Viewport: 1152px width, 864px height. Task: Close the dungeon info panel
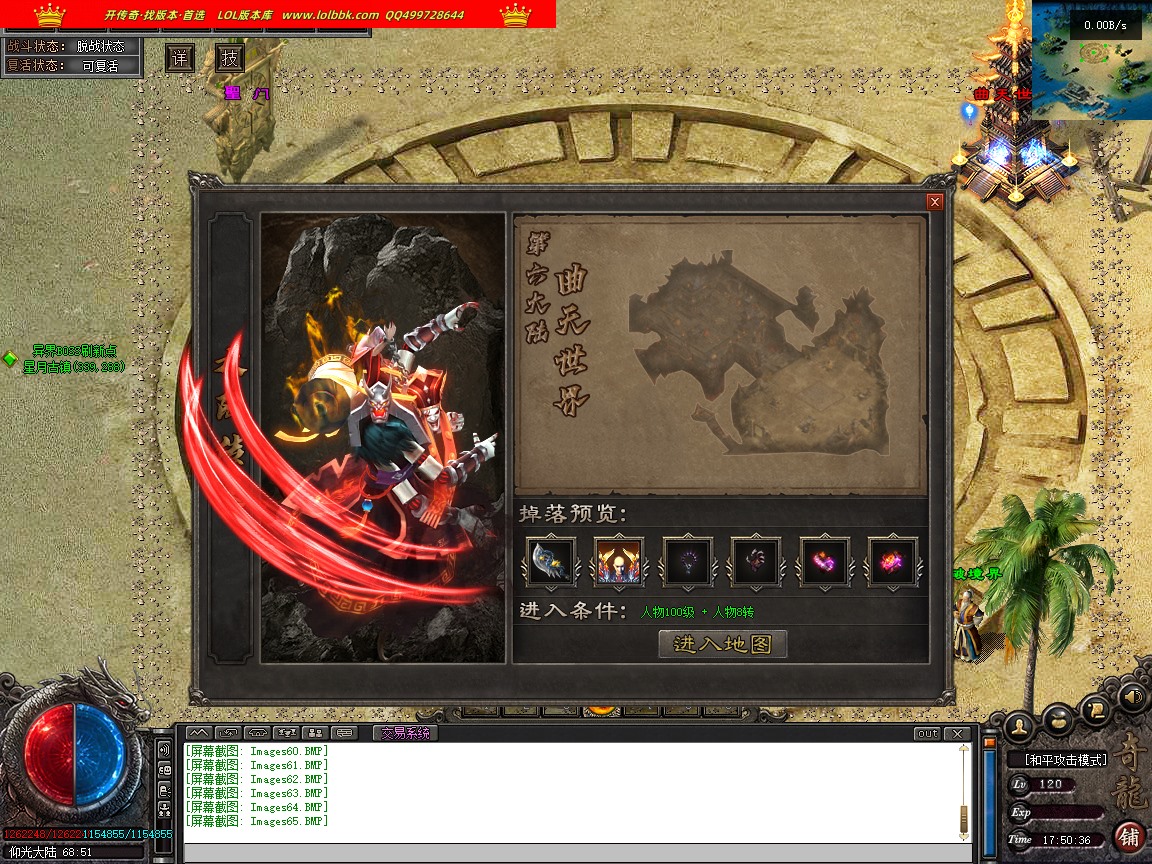(x=935, y=202)
